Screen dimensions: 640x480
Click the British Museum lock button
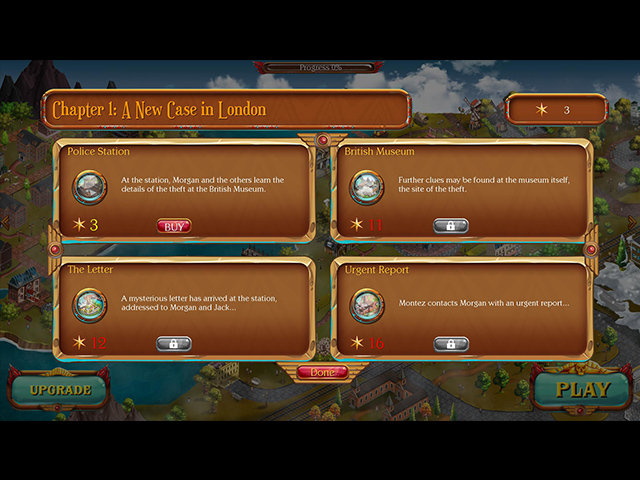click(x=451, y=226)
